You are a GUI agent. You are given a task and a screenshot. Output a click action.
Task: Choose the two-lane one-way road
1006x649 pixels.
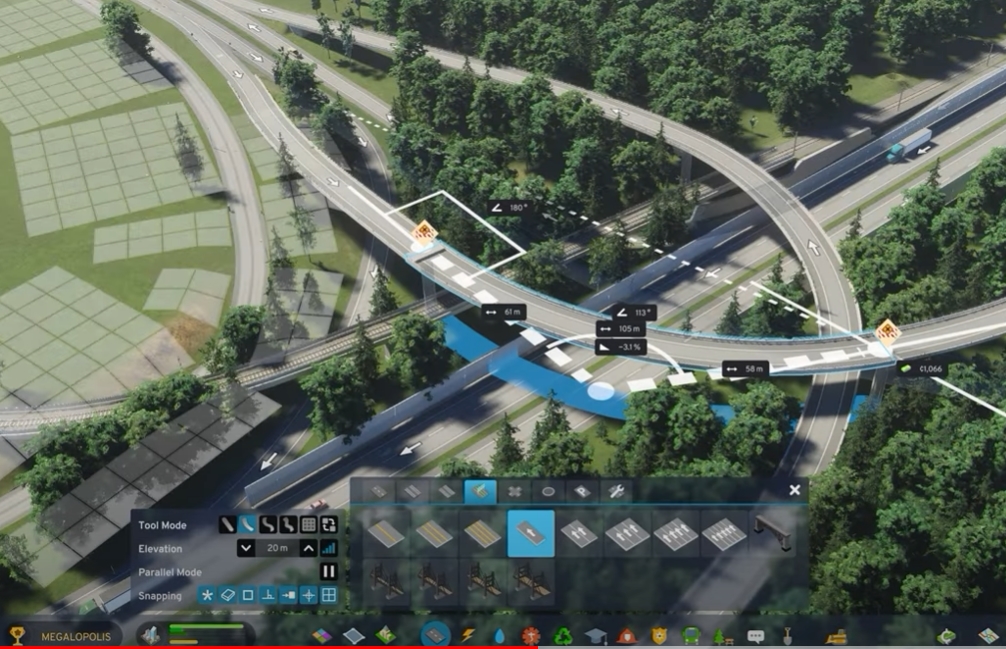pos(579,534)
